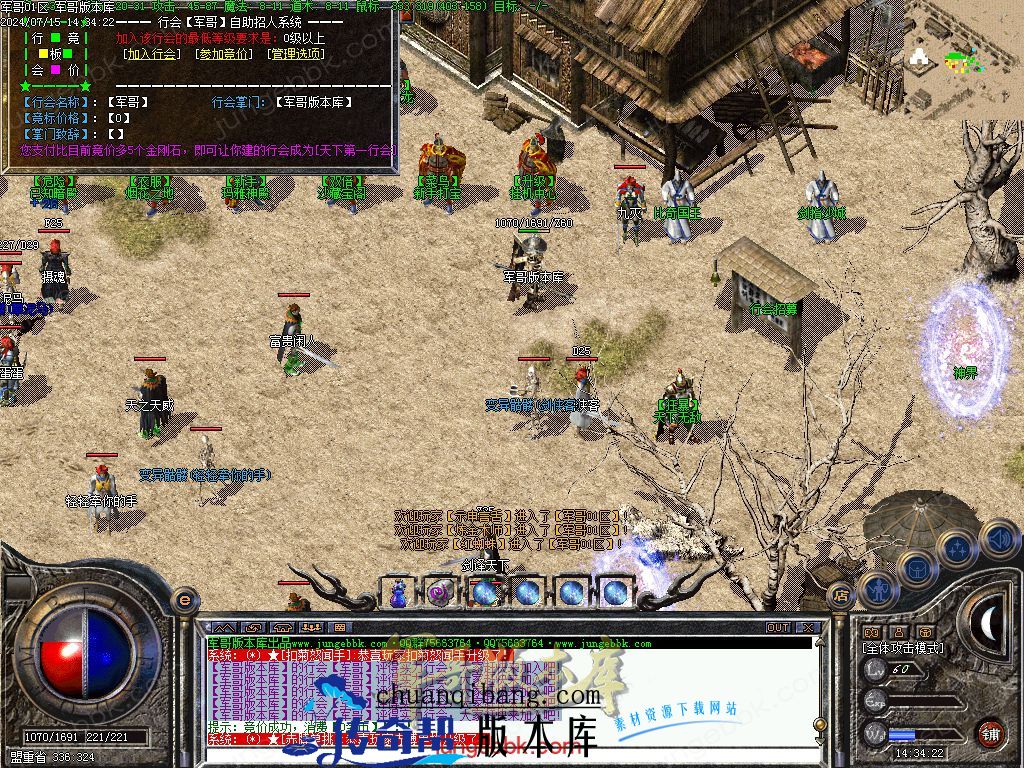
Task: Open the red 铺 stall button
Action: tap(990, 732)
